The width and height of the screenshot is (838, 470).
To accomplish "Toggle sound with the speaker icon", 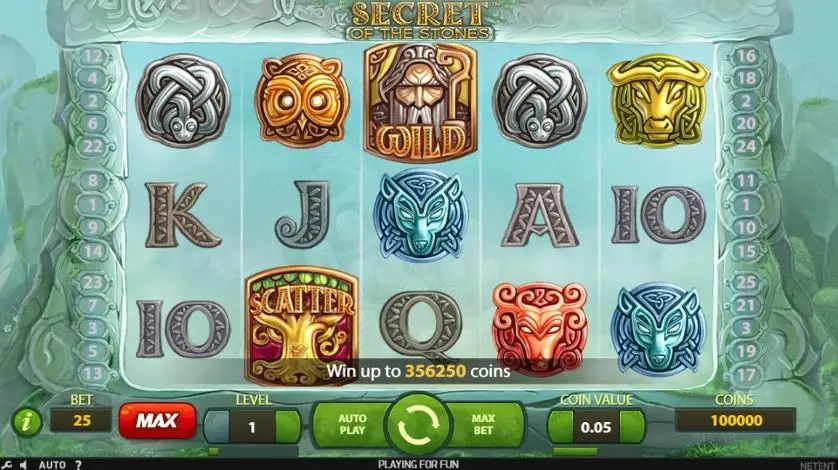I will [26, 464].
